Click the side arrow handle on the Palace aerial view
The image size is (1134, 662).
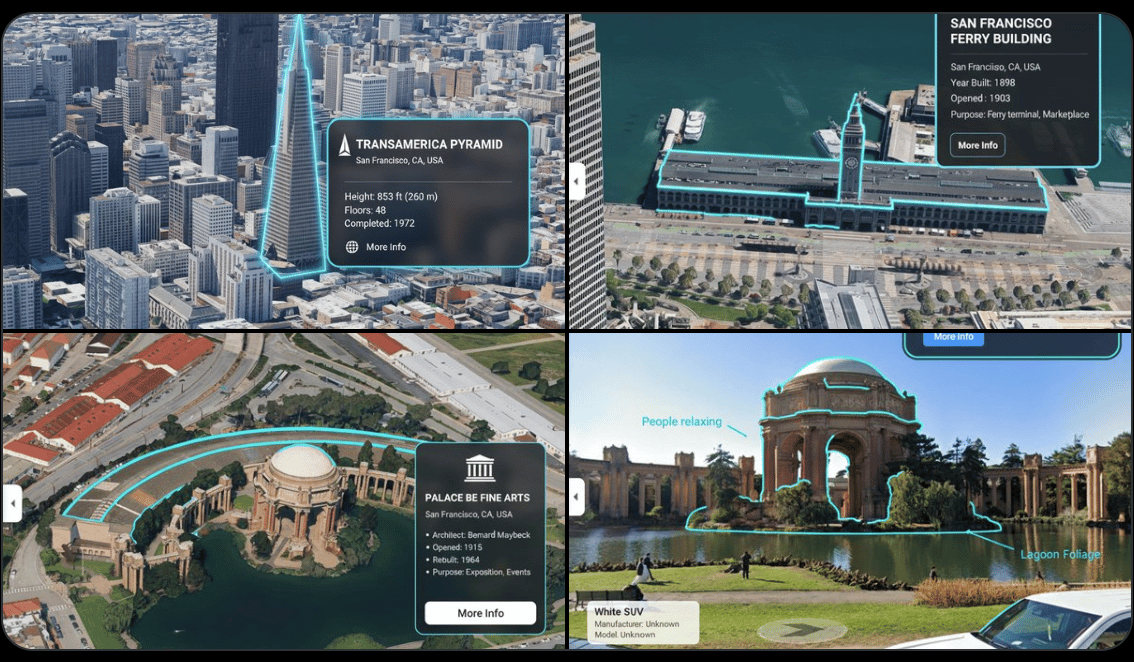[13, 503]
